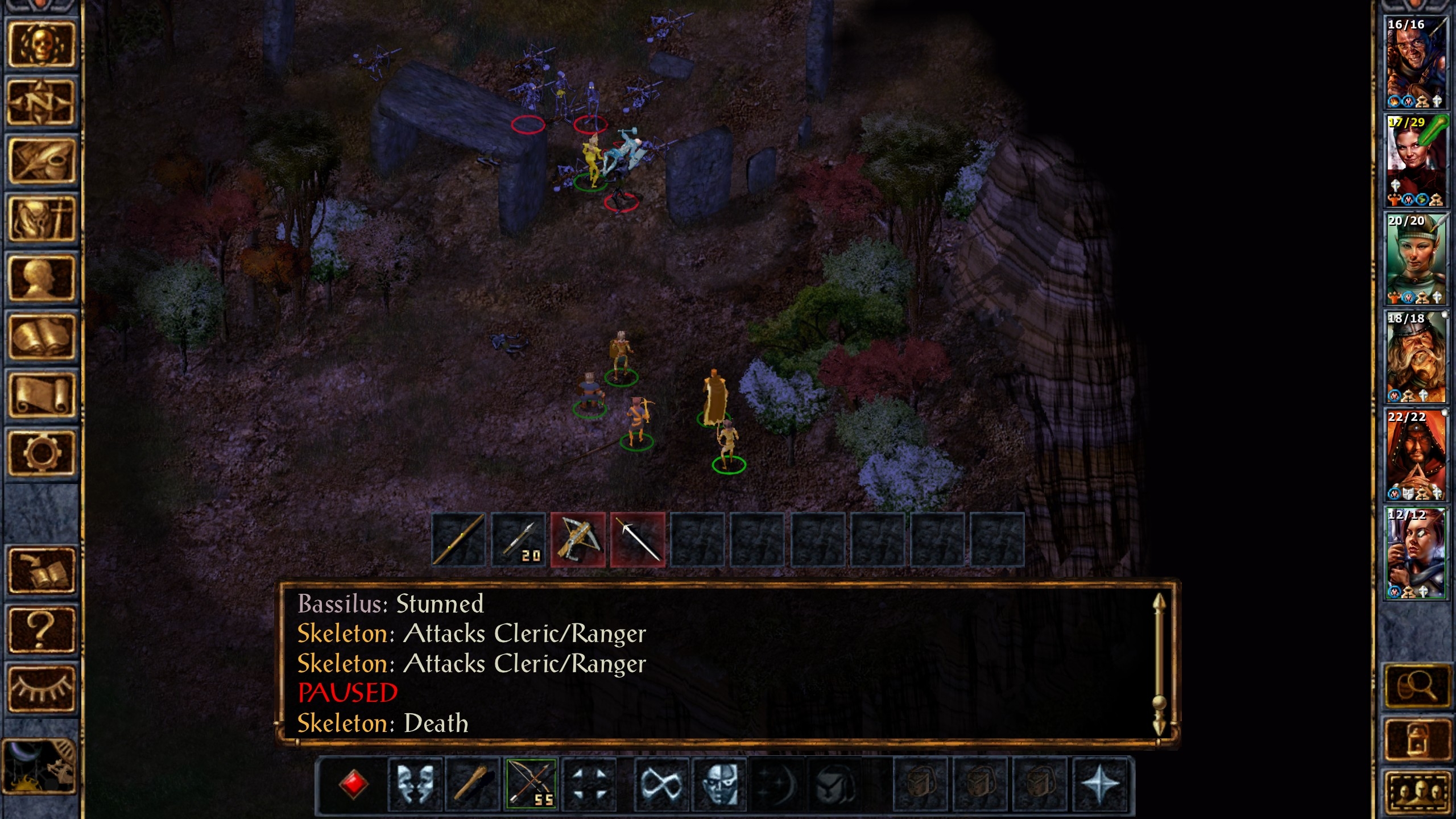Select the bearded dwarf portrait with 18/18
Image resolution: width=1456 pixels, height=819 pixels.
(1416, 357)
